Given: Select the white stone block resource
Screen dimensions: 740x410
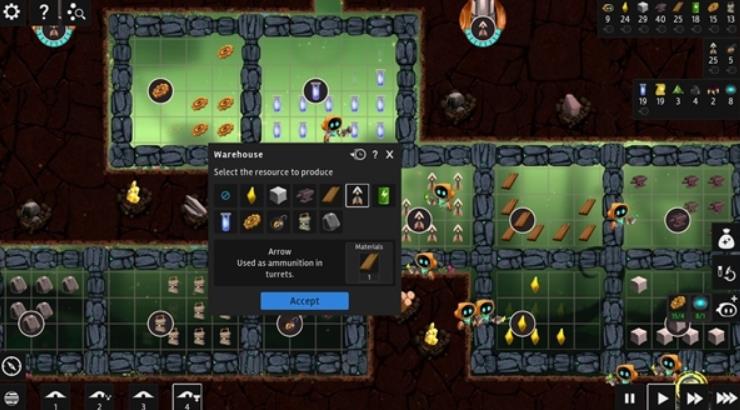Looking at the screenshot, I should [278, 196].
